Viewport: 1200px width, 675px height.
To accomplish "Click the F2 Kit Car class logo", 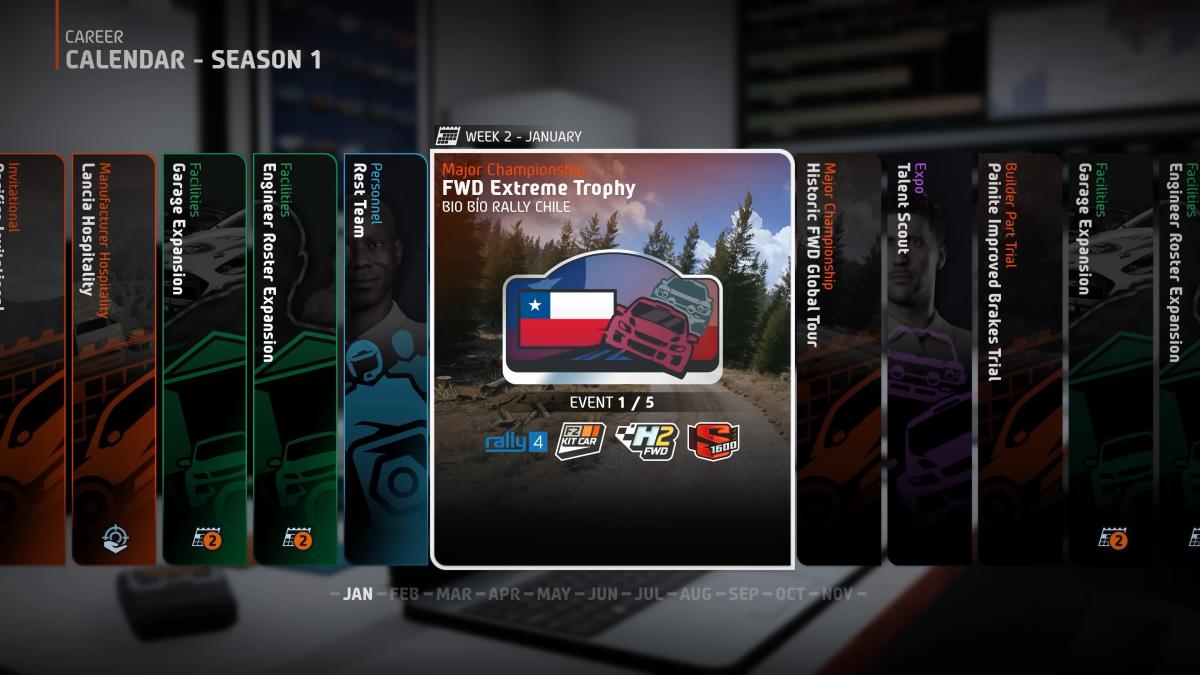I will (580, 441).
